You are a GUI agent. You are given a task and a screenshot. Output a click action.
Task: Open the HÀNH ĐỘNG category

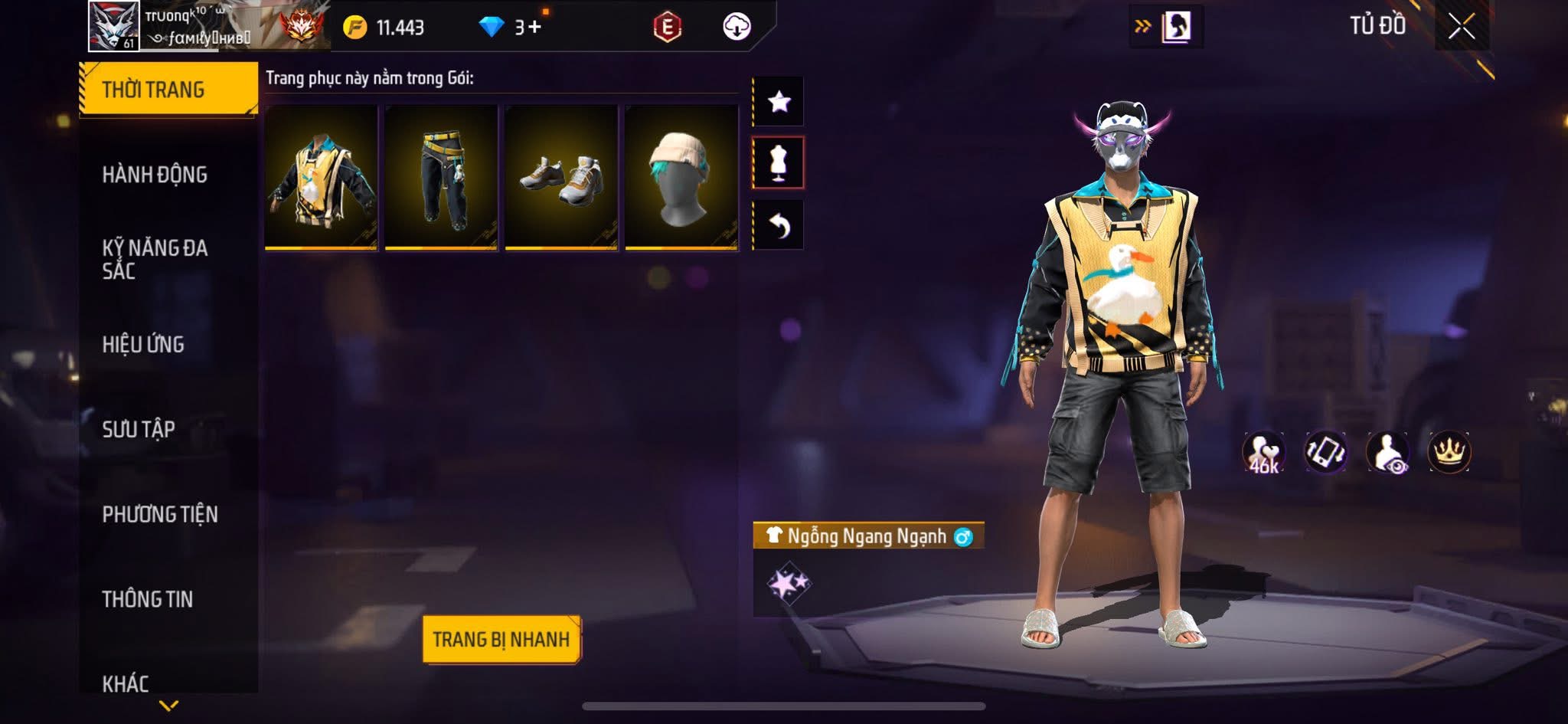pos(155,175)
